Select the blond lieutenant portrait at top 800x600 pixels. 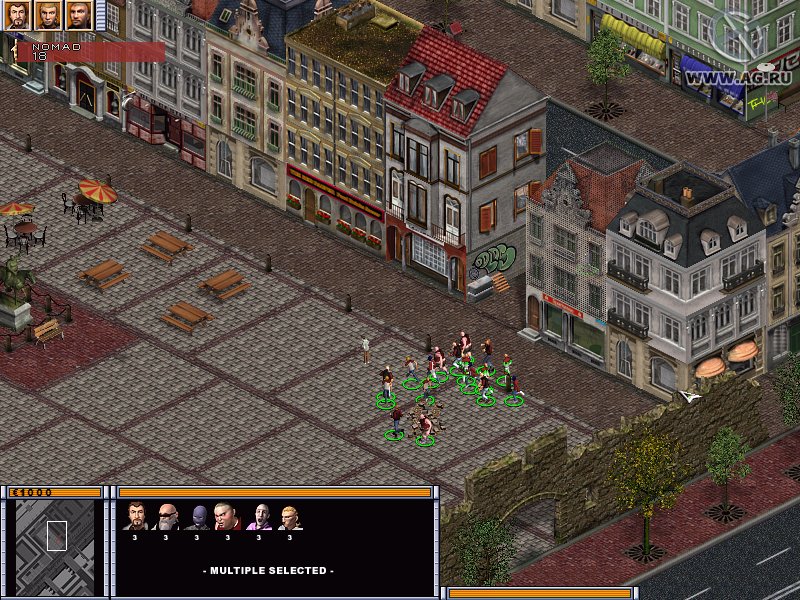click(x=48, y=15)
